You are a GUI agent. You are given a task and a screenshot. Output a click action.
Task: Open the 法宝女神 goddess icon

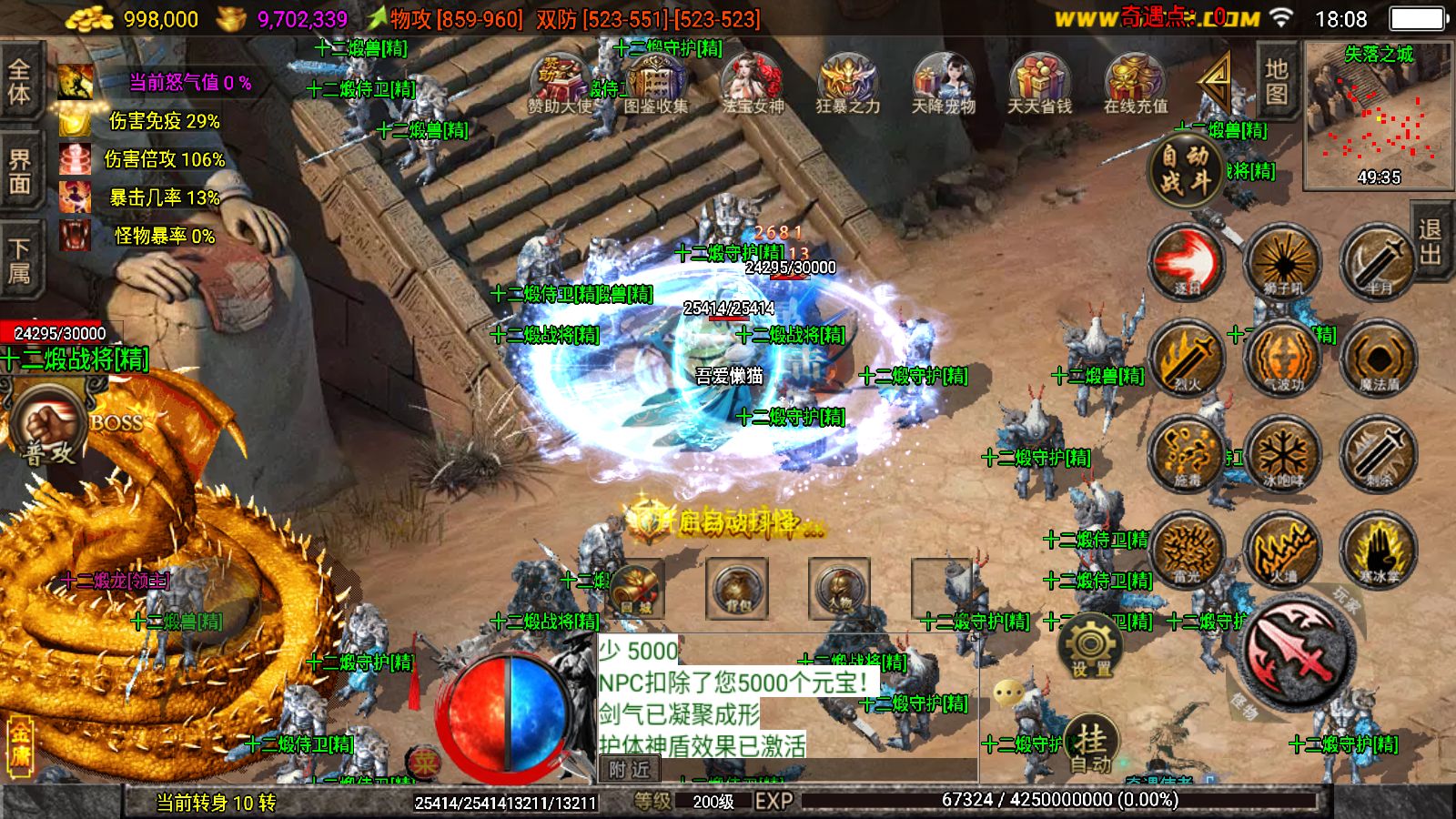pyautogui.click(x=753, y=84)
